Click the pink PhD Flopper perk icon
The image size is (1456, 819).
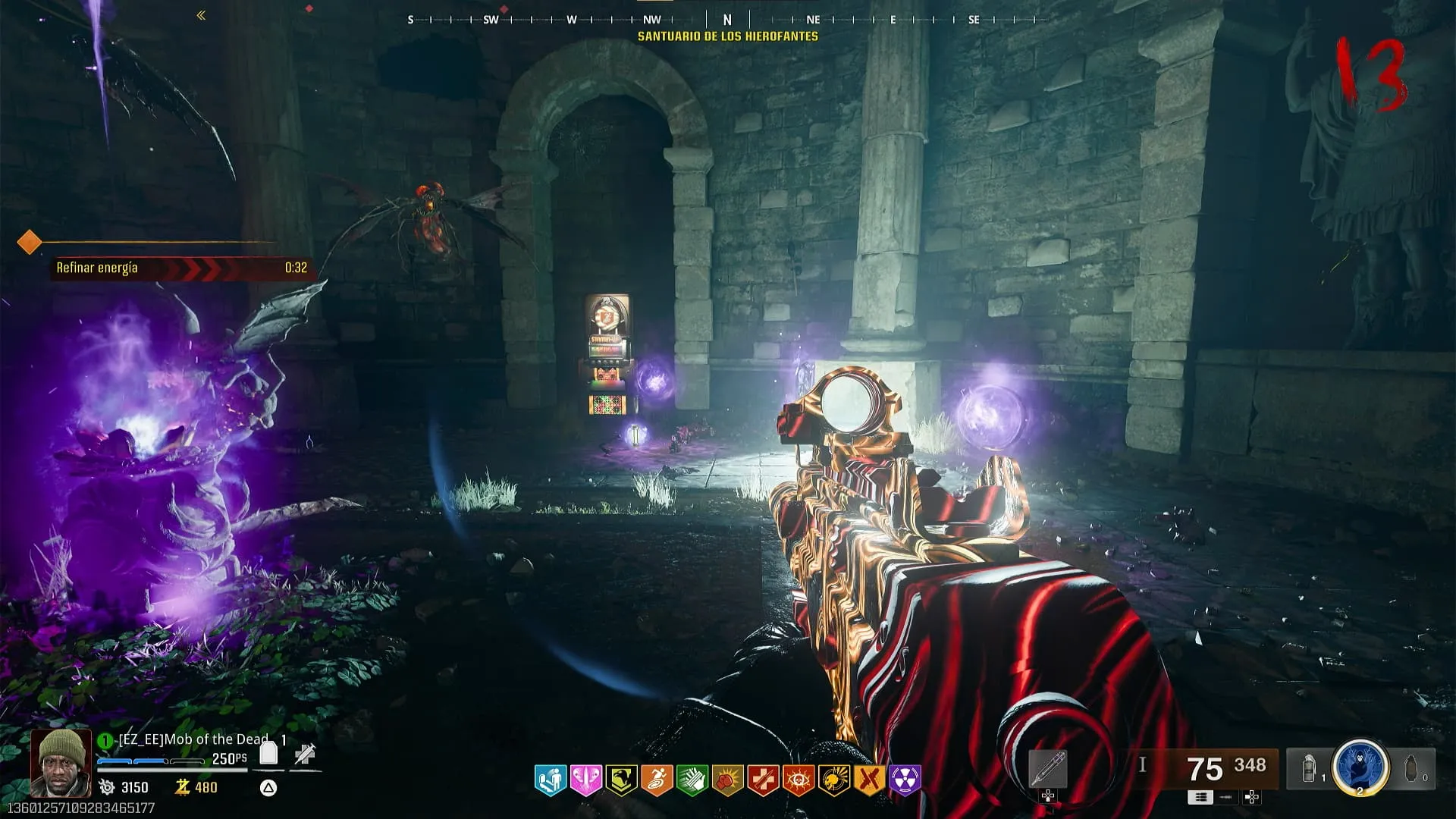point(585,779)
